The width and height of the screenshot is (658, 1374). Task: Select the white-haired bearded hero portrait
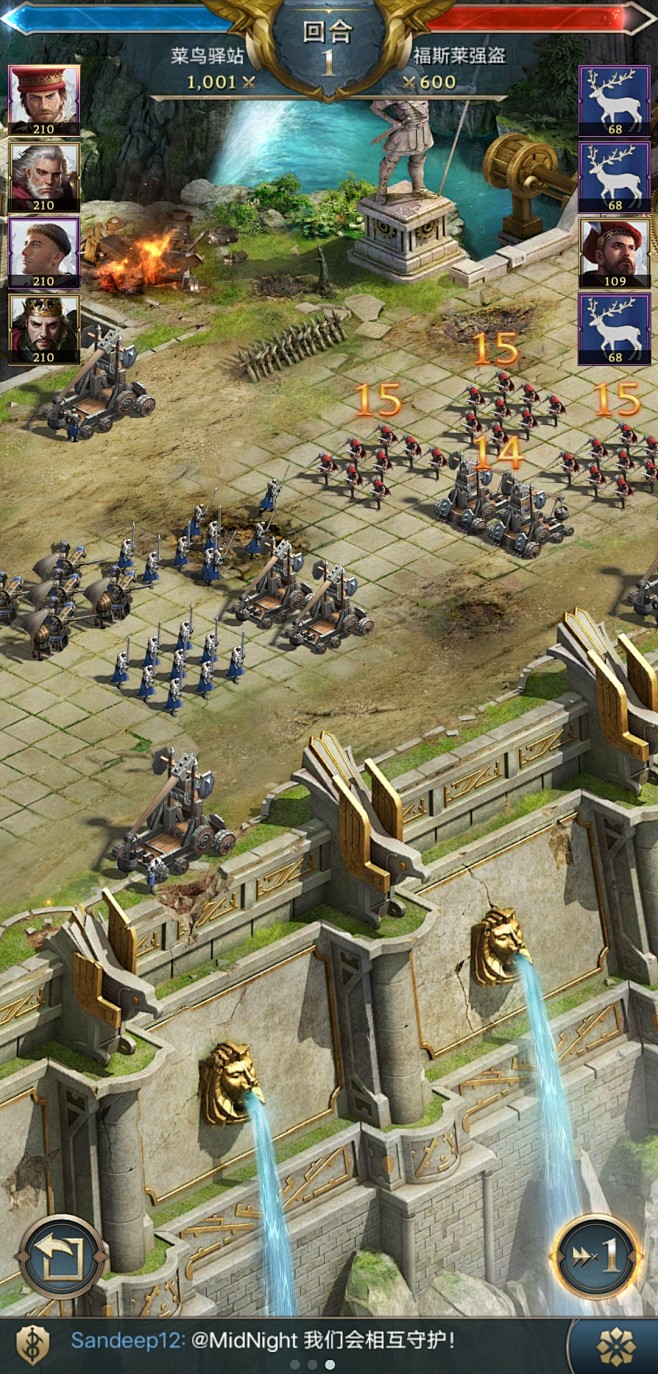44,177
